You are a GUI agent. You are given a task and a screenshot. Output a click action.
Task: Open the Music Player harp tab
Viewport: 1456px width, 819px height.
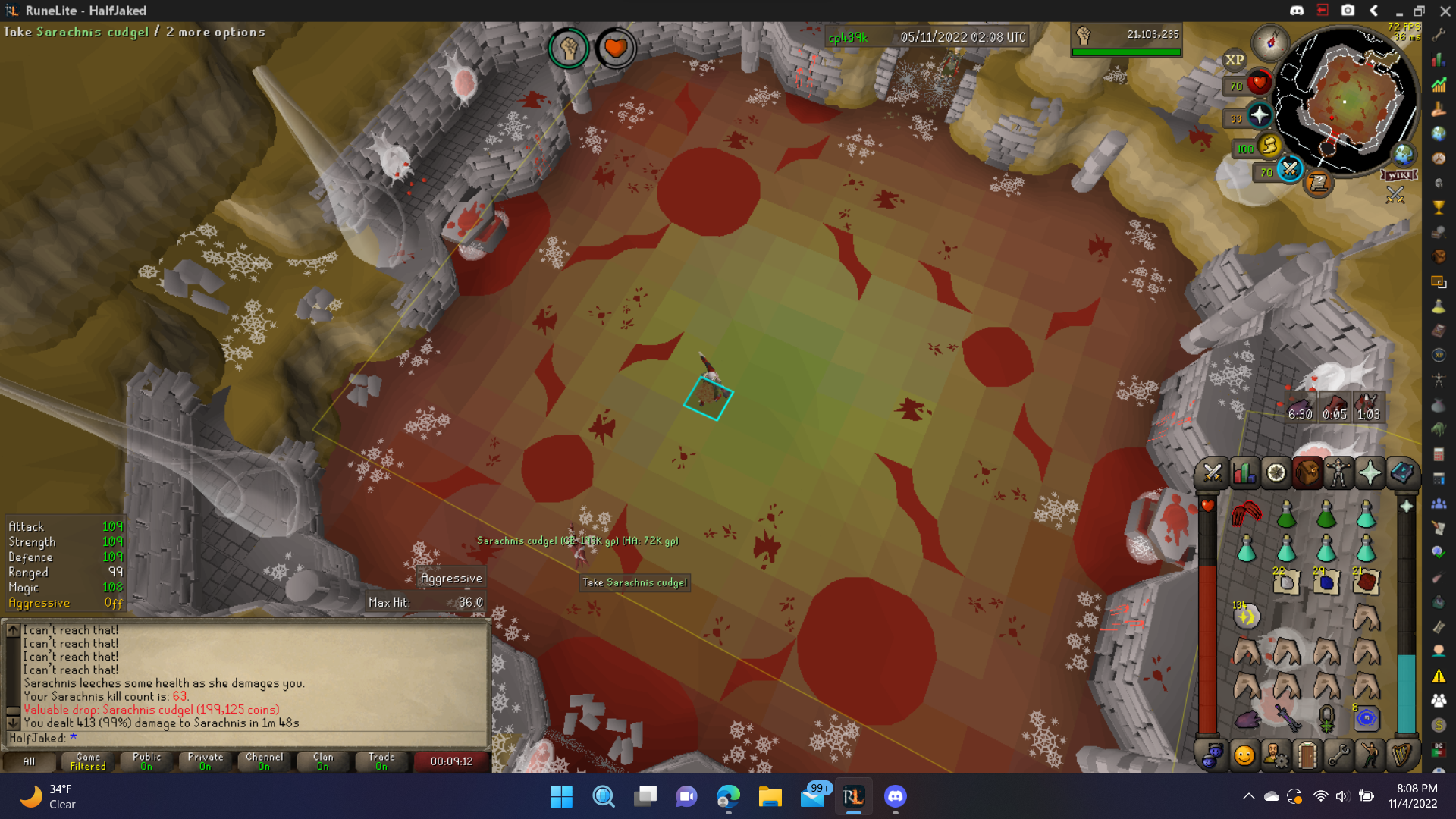click(x=1401, y=755)
